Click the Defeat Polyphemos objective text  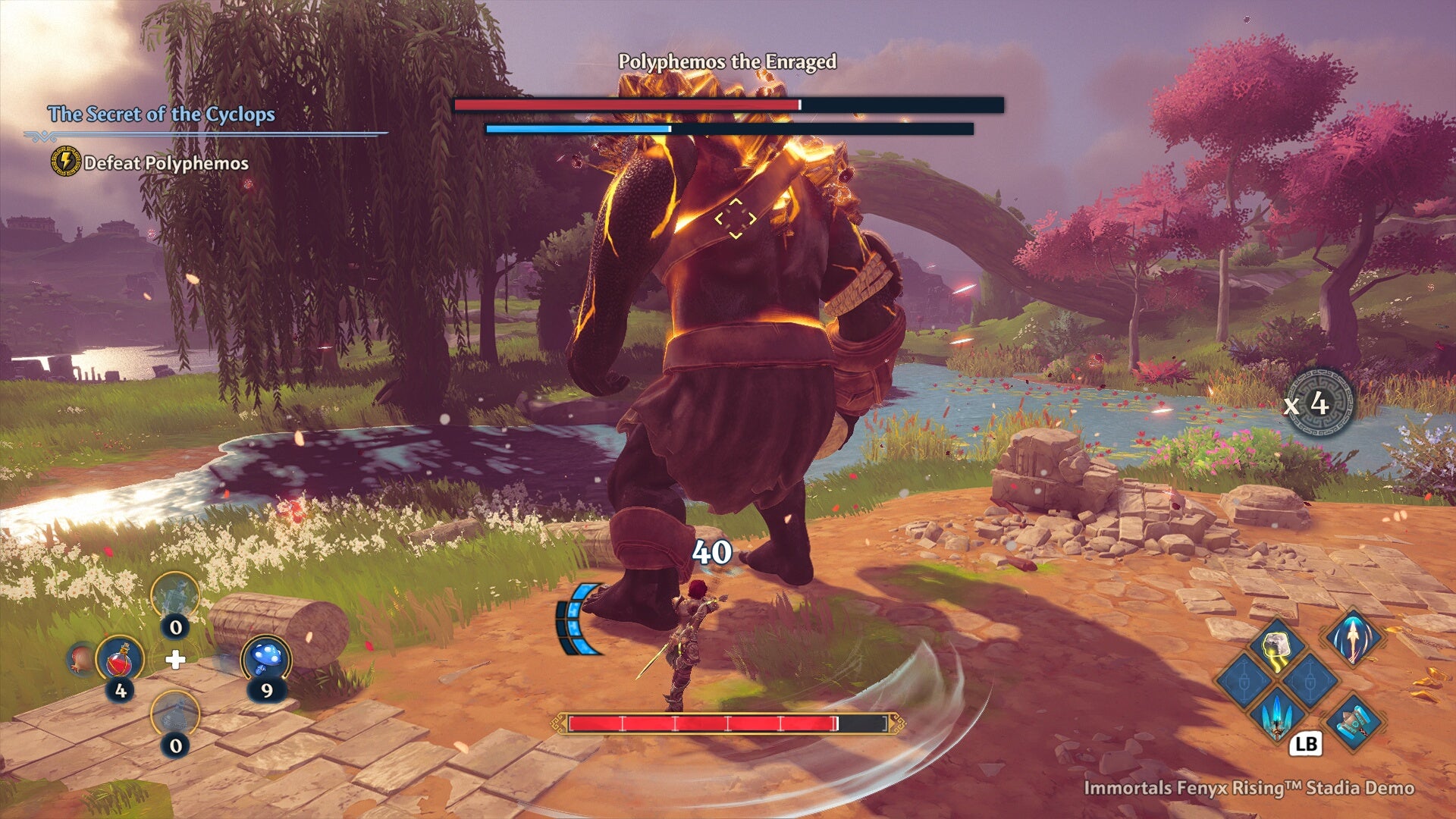167,162
